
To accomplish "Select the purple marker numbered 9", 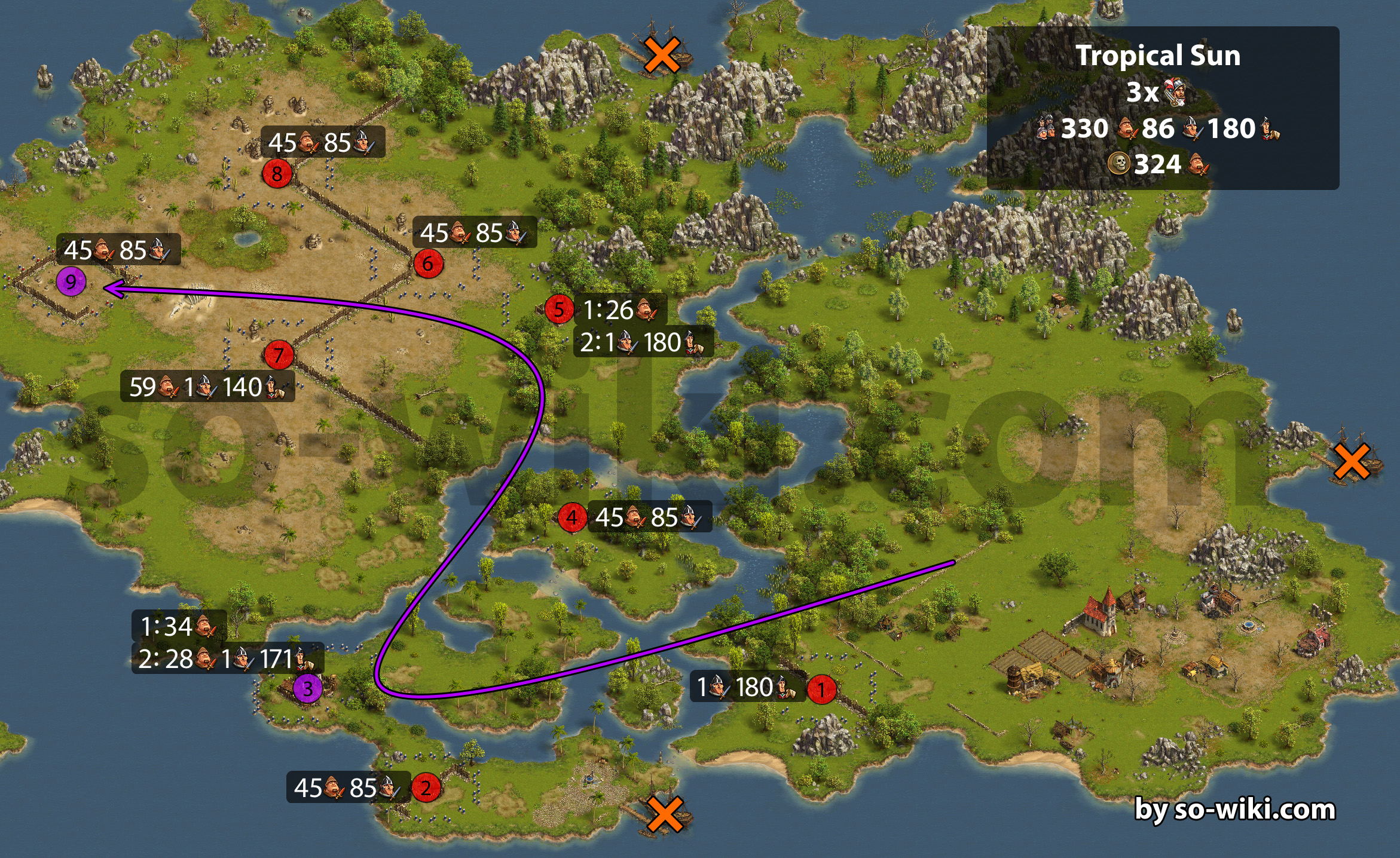I will (71, 281).
